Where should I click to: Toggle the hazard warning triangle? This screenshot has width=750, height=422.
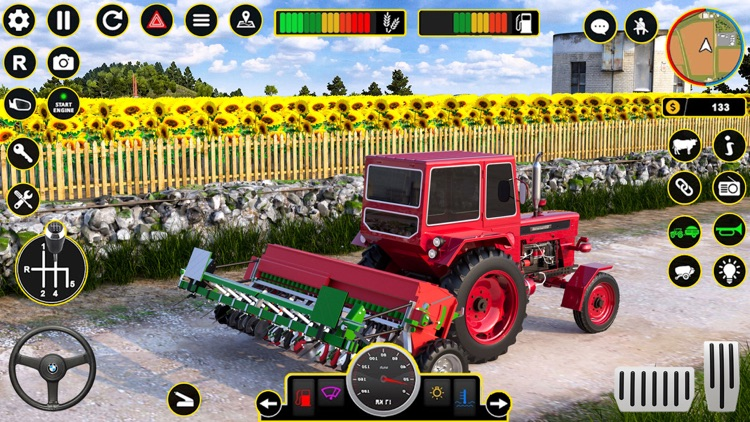(x=156, y=20)
